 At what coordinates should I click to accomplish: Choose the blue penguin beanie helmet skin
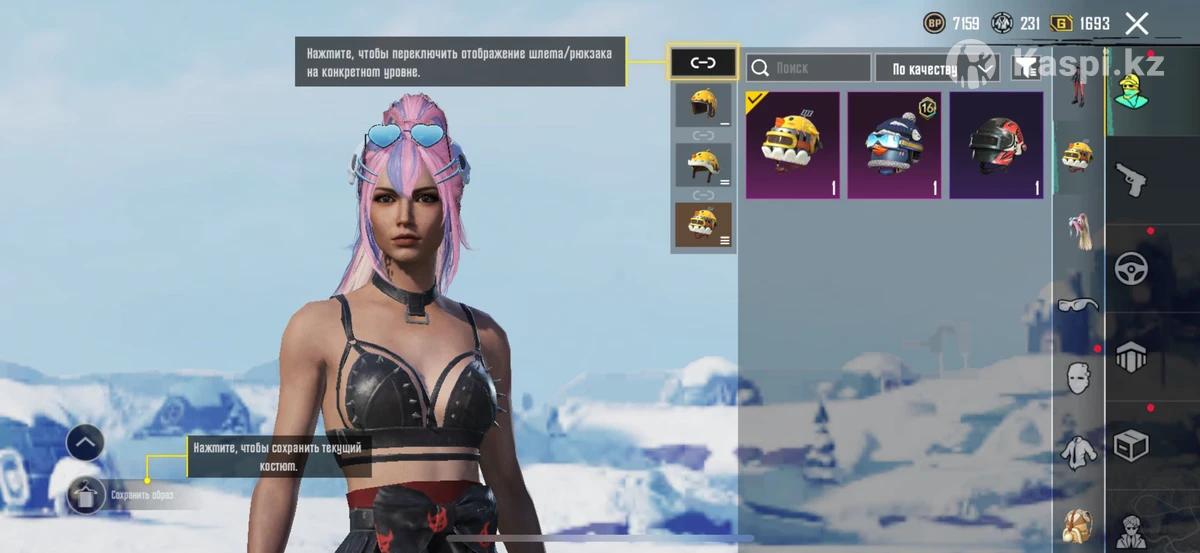895,145
